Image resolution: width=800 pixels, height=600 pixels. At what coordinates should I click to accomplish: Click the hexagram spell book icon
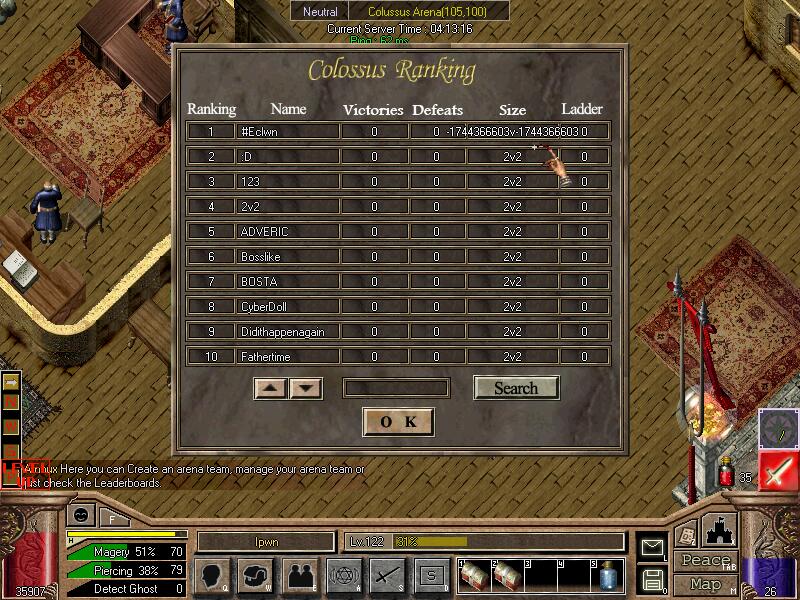point(343,575)
